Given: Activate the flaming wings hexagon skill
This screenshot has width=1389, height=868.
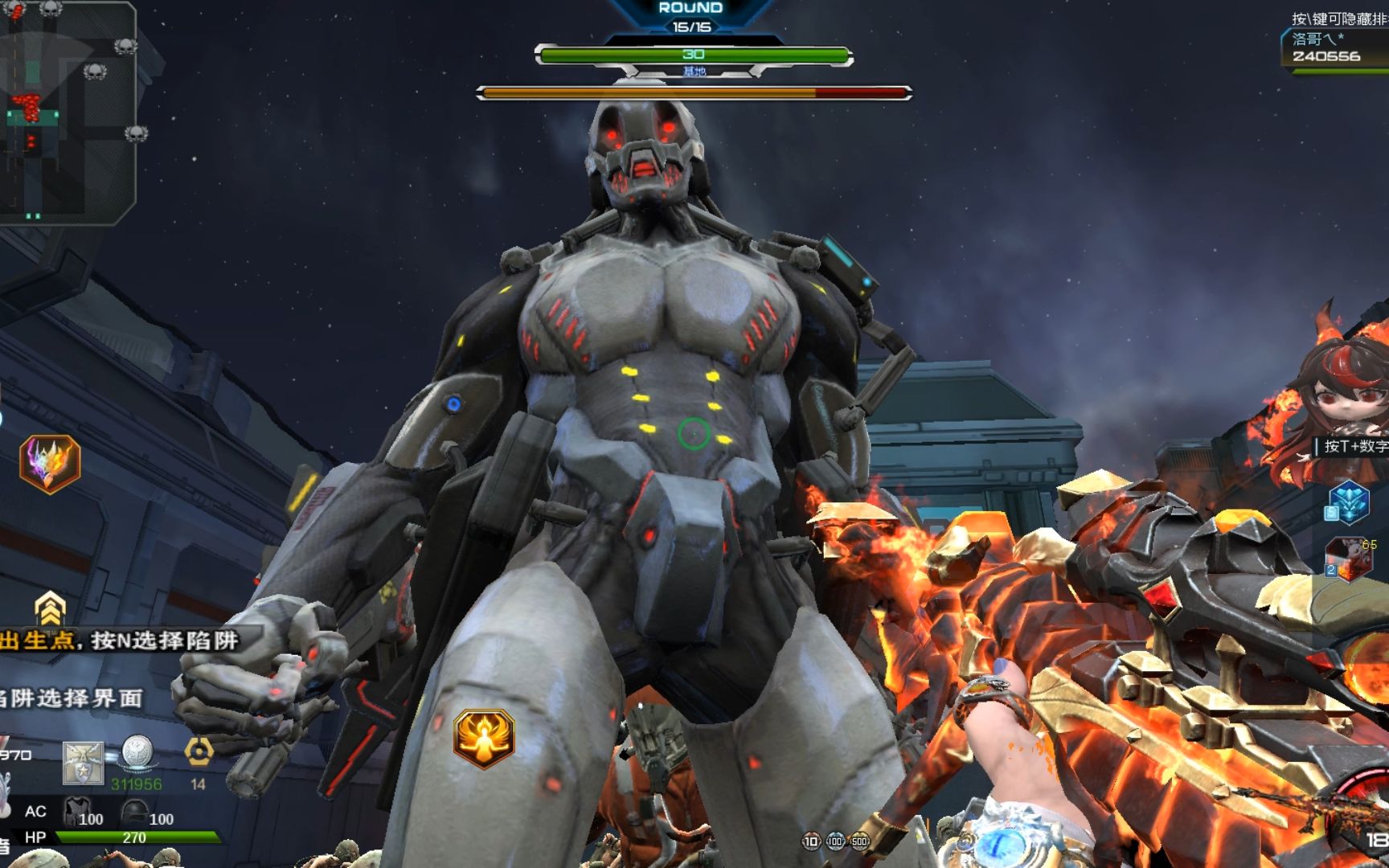Looking at the screenshot, I should point(50,464).
